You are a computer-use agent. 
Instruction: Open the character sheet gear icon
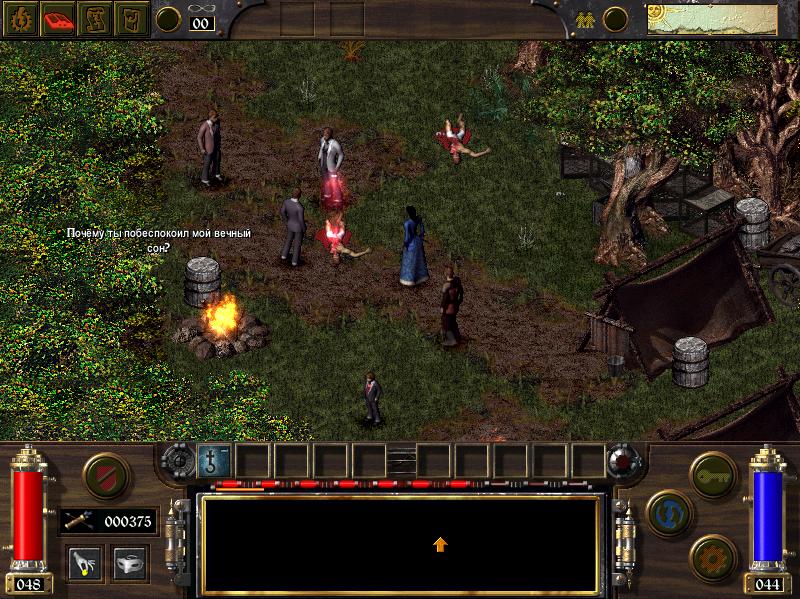point(19,18)
